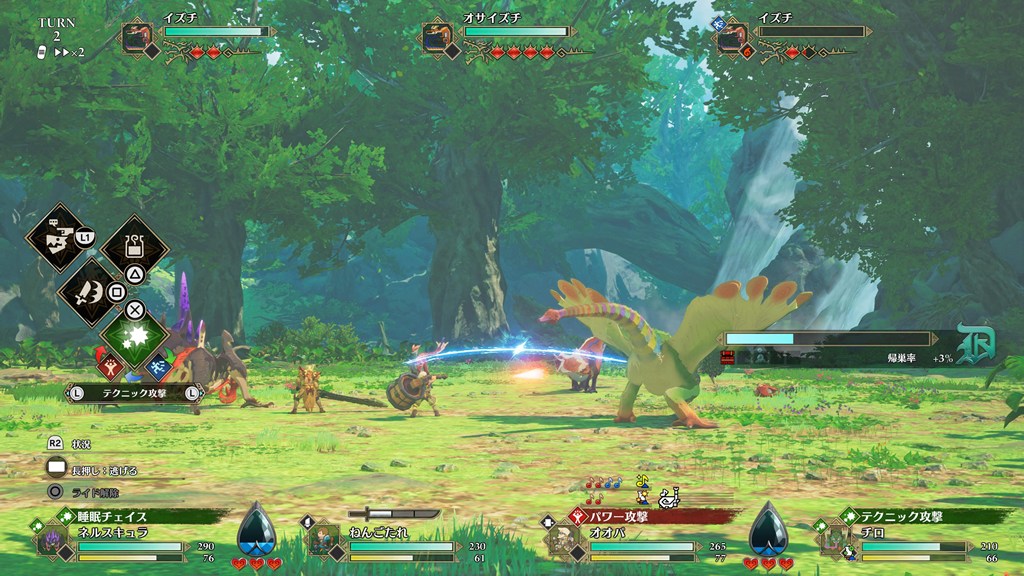Select ネルスキュラ monster portrait
1024x576 pixels.
pyautogui.click(x=51, y=541)
